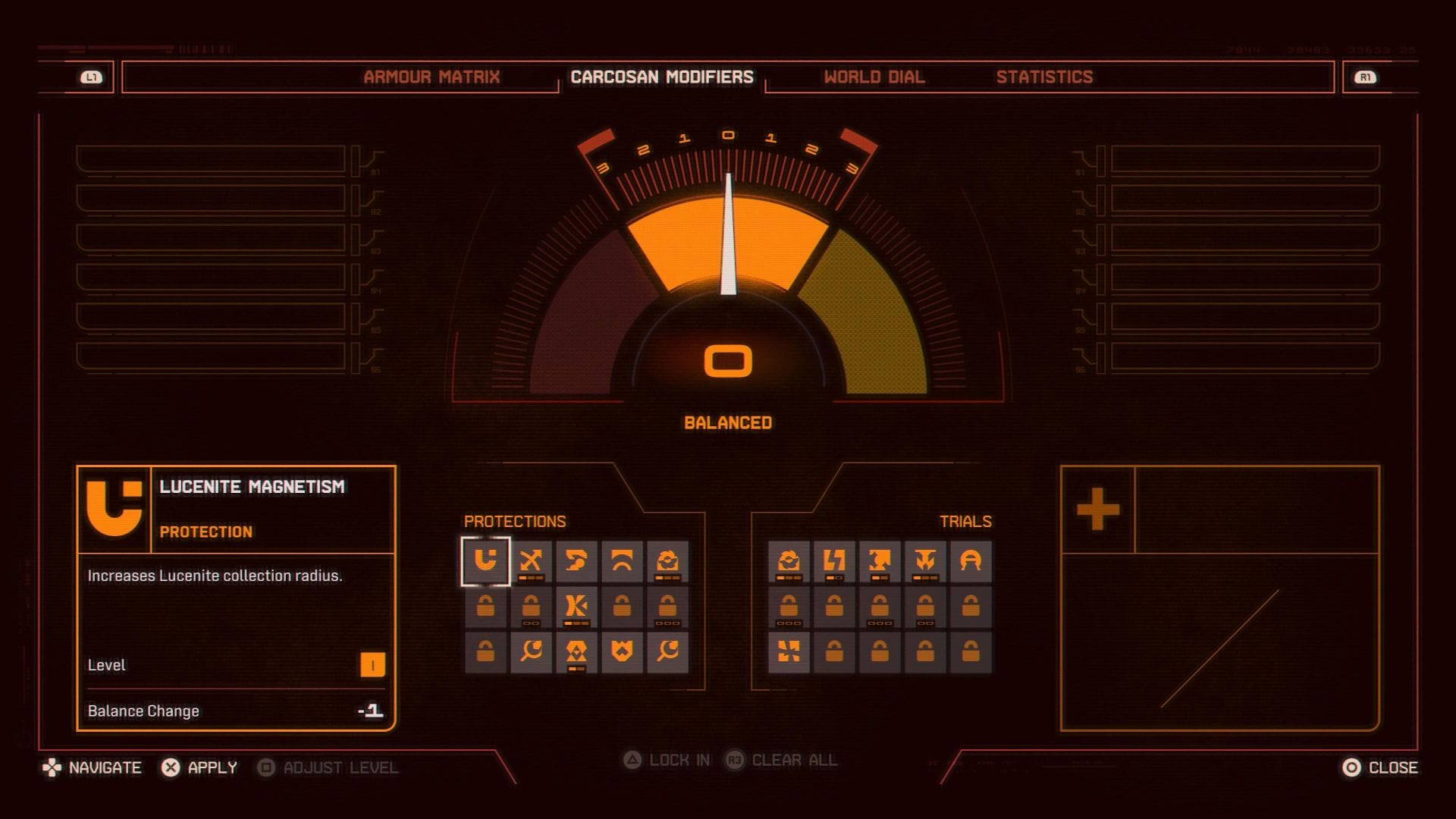Select the Lucenite Magnetism magnet icon in Protections
Screen dimensions: 1456x819
pos(486,561)
